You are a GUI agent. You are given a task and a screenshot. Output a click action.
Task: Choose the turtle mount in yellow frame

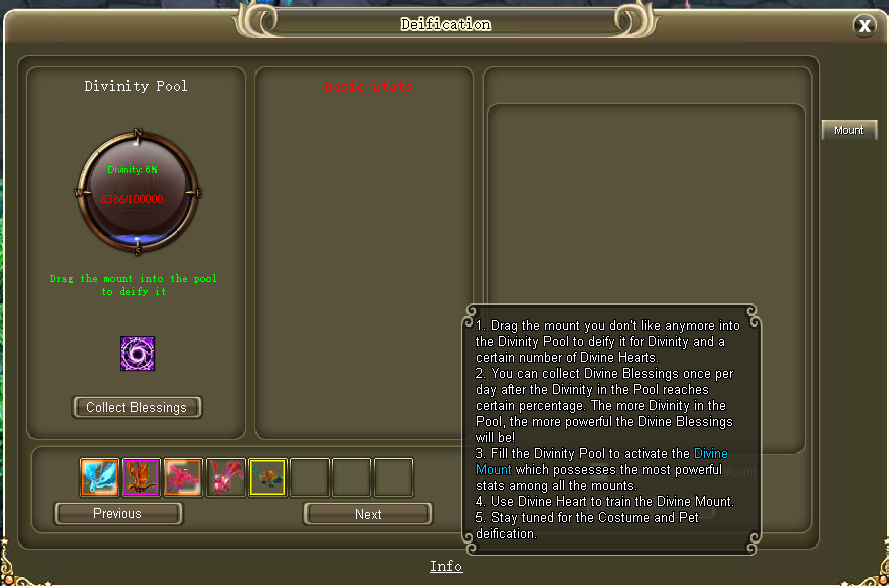click(268, 478)
